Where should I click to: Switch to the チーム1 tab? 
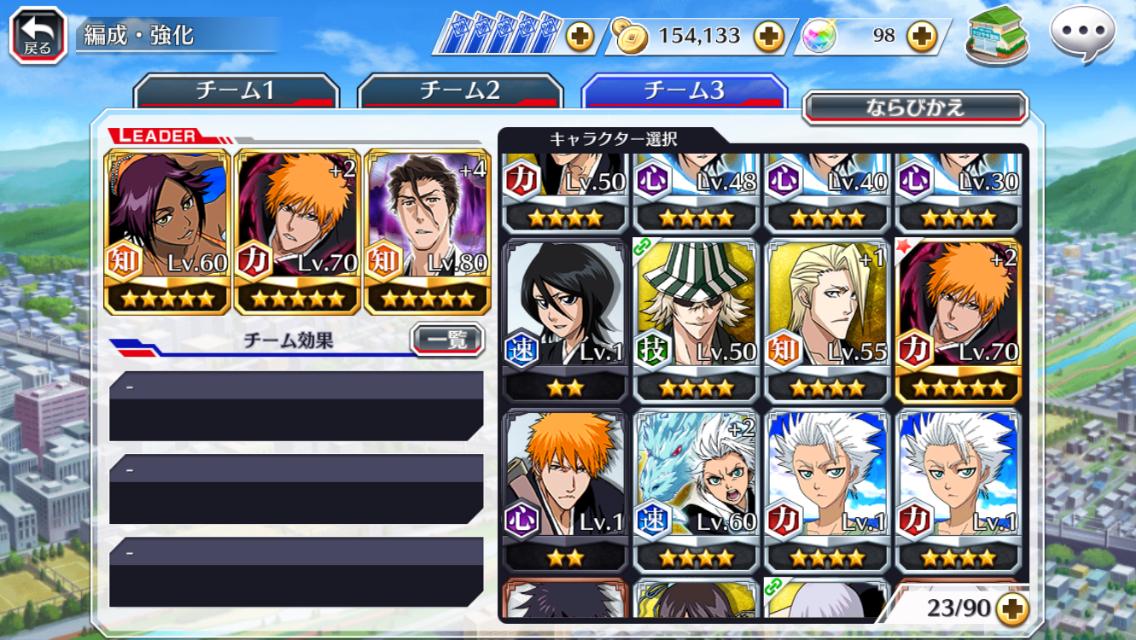pos(236,91)
